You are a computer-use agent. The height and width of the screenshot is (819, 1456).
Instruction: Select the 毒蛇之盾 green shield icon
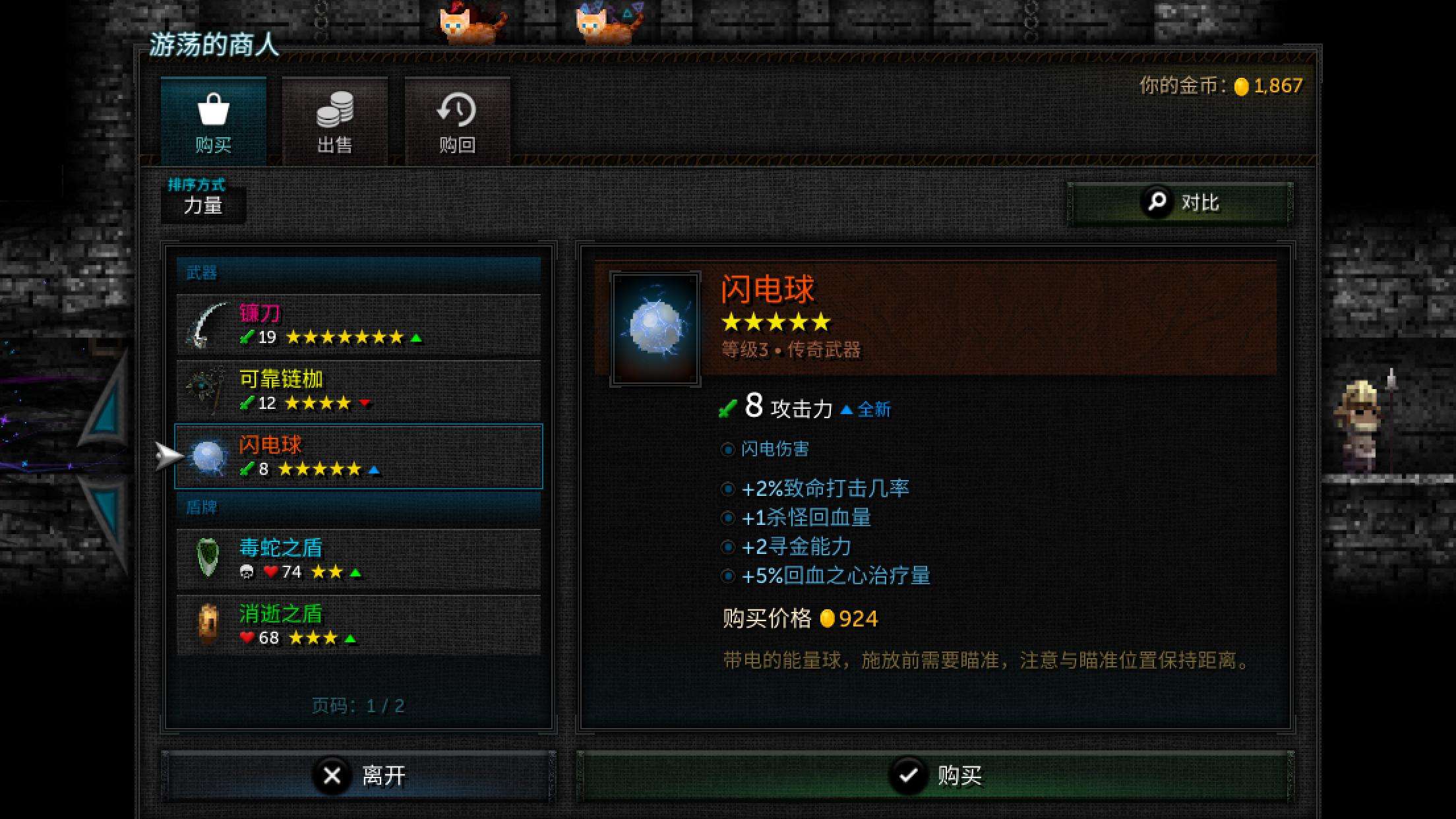[206, 559]
